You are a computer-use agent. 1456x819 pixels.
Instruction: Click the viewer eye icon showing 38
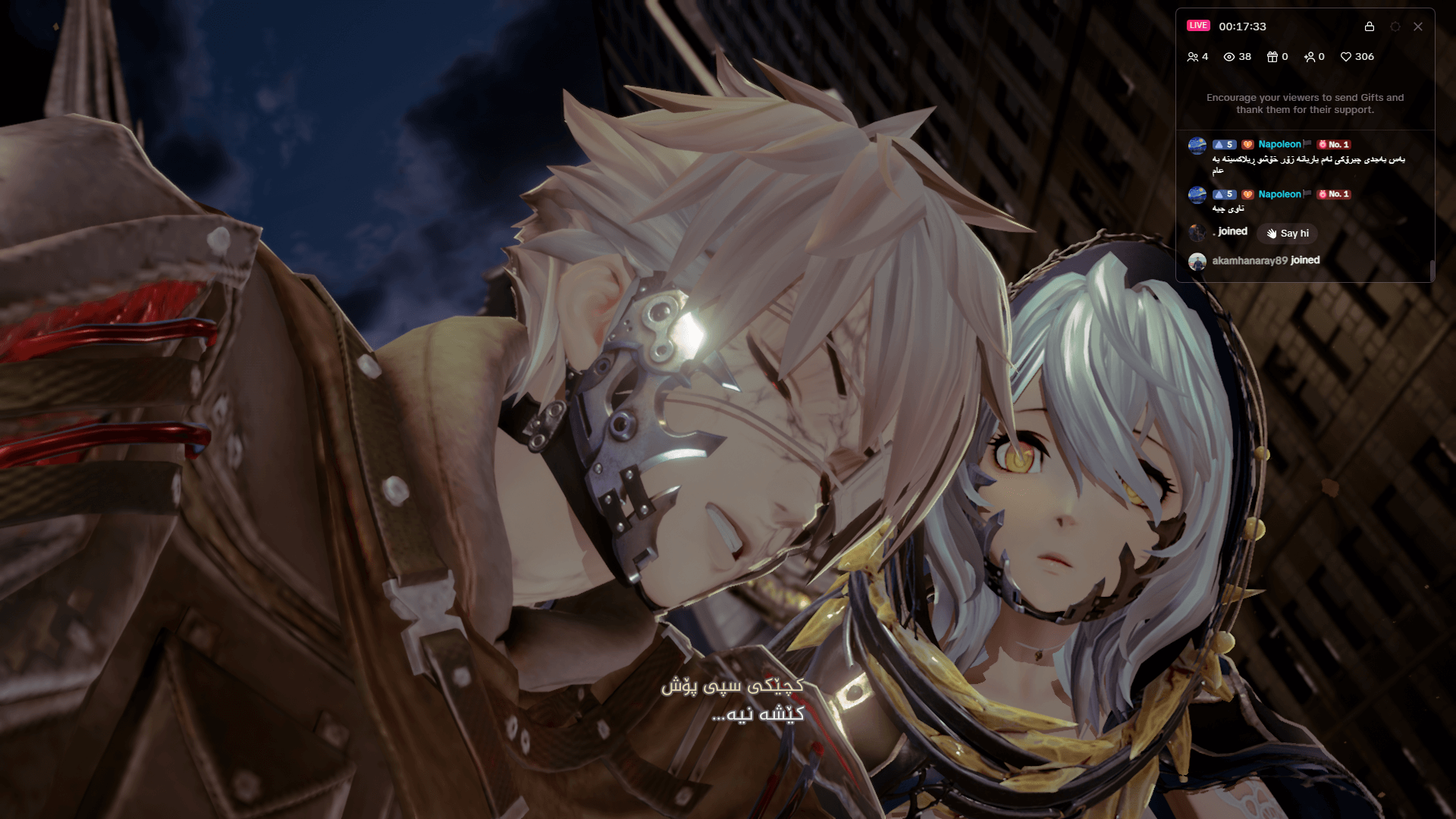(x=1229, y=57)
